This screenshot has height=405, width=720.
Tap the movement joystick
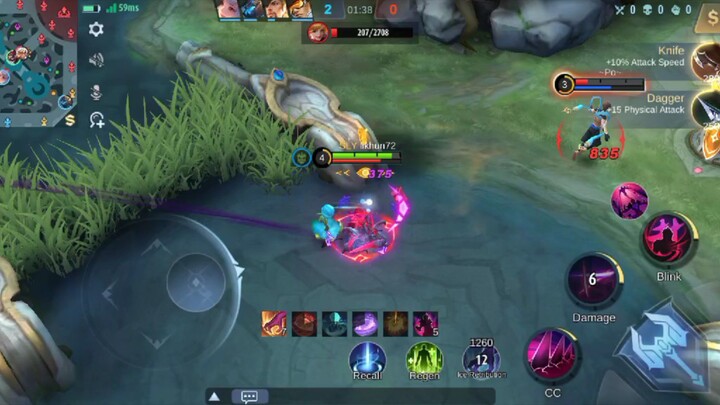click(195, 281)
